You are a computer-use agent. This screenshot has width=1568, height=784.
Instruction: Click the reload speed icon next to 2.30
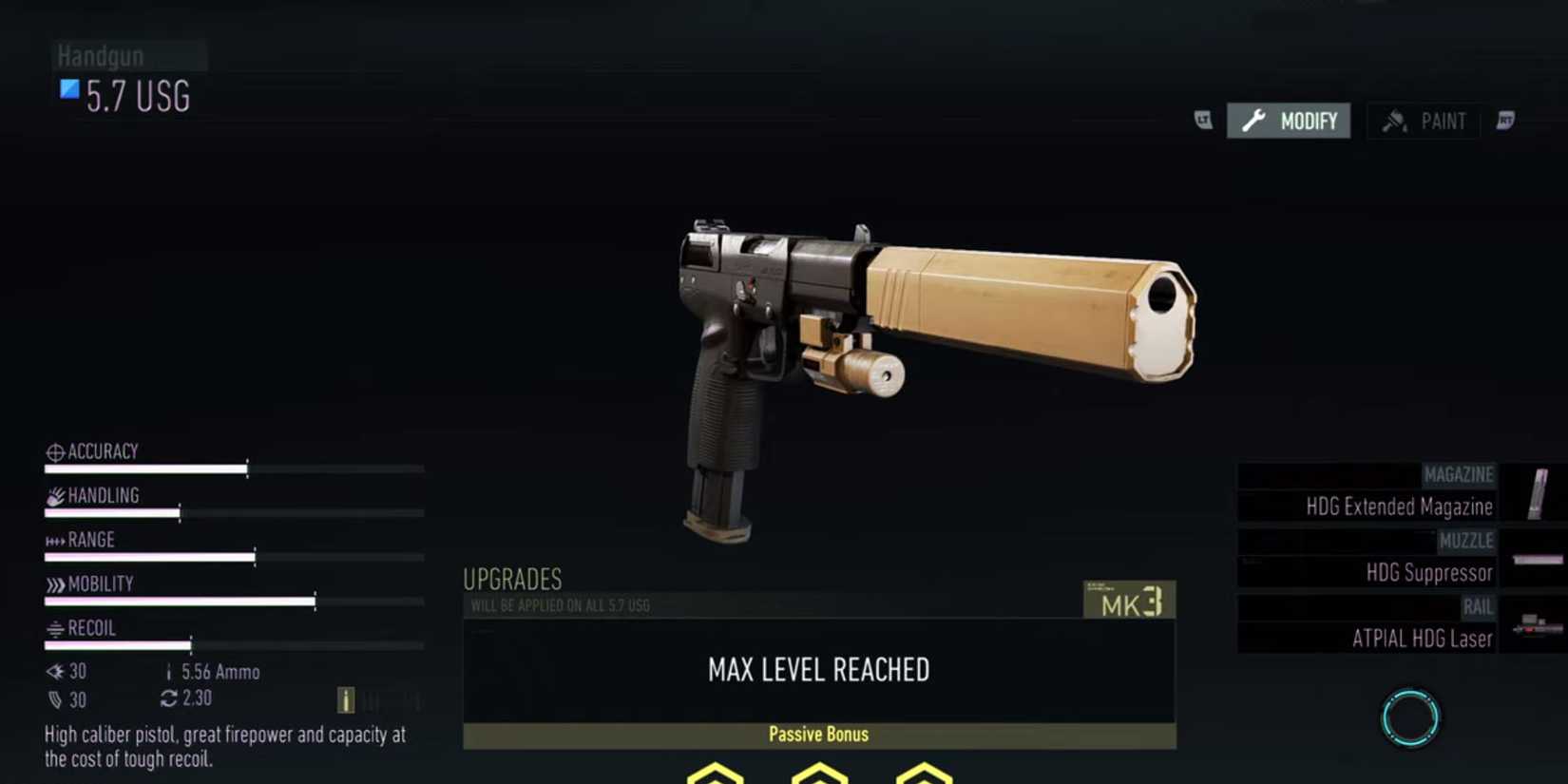[x=167, y=699]
